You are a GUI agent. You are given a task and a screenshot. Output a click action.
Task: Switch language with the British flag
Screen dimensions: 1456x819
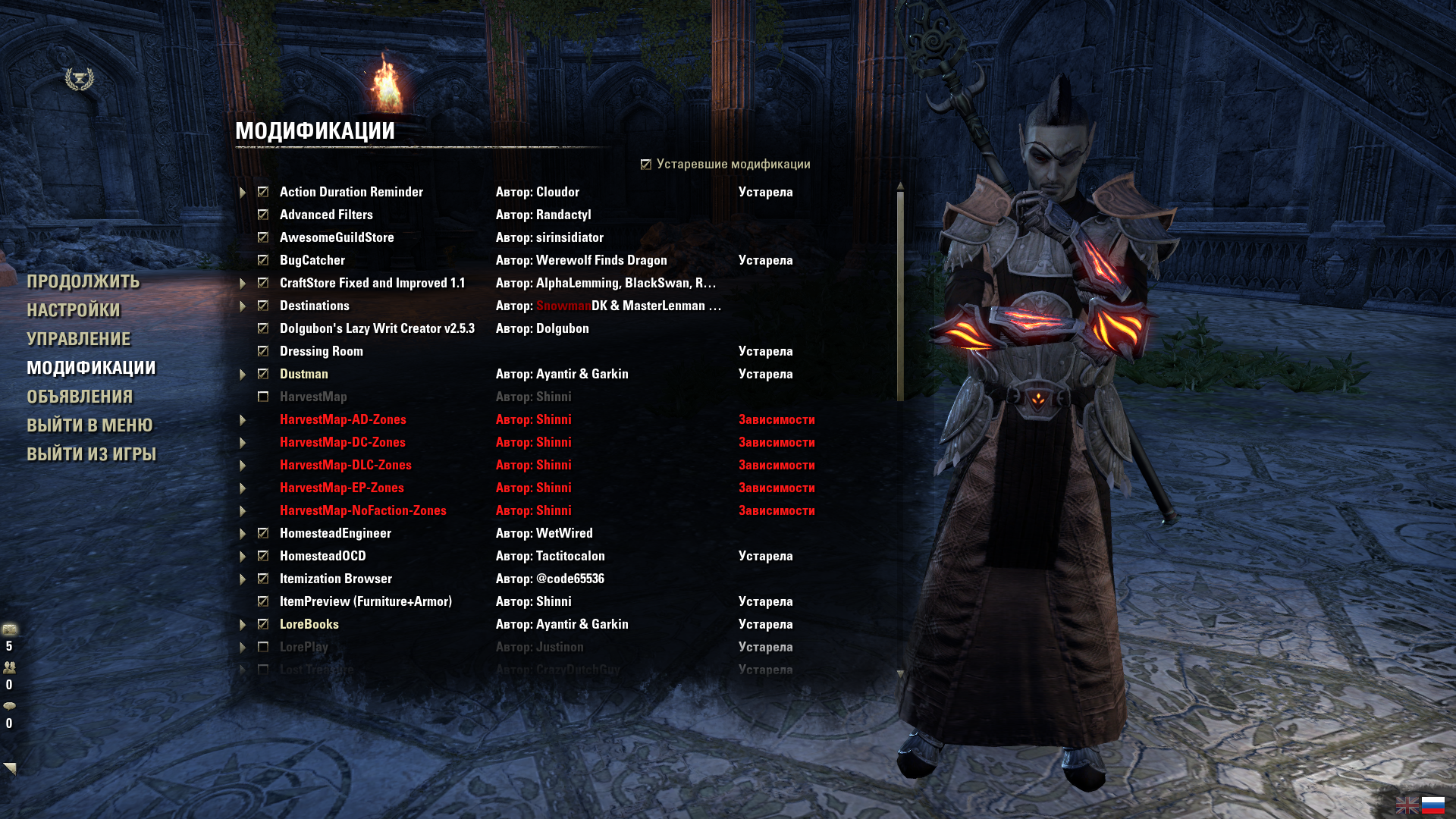pyautogui.click(x=1407, y=805)
